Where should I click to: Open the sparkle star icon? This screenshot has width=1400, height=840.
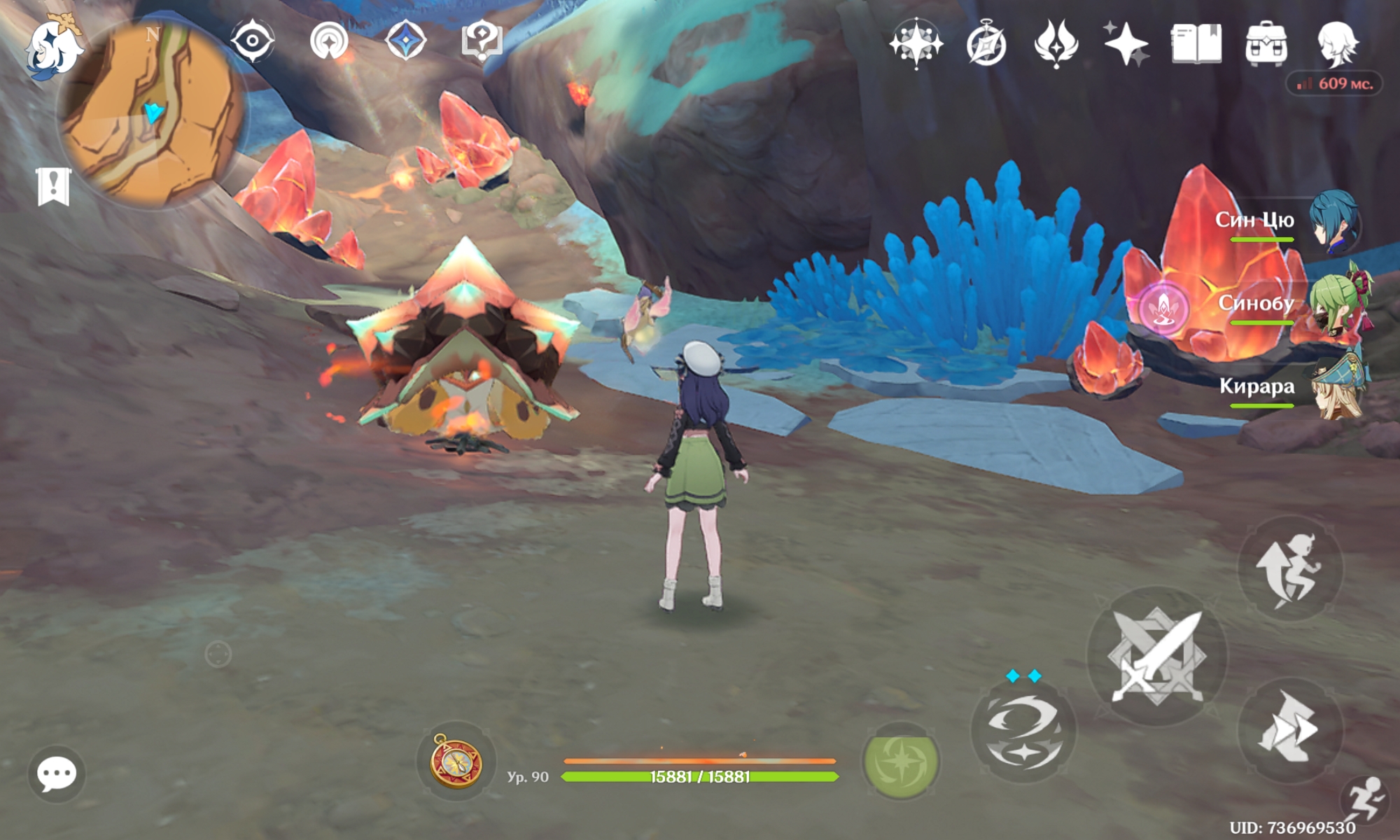tap(1126, 43)
